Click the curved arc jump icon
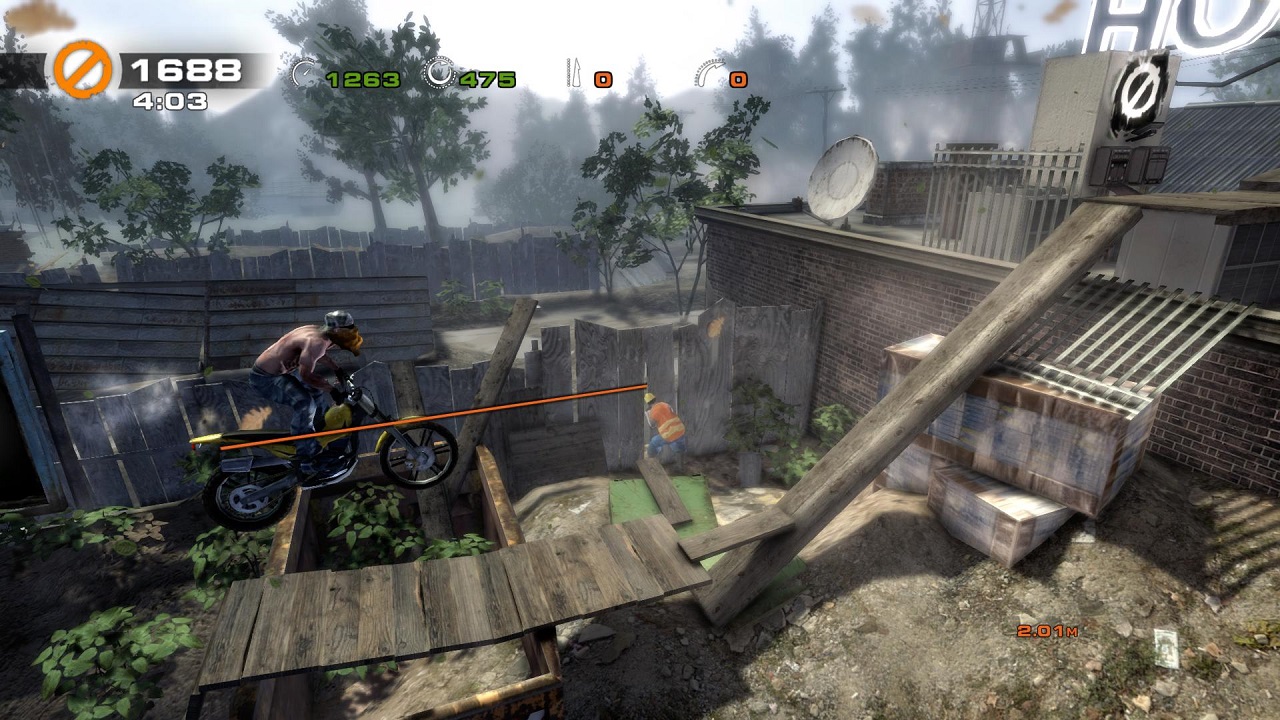 pyautogui.click(x=709, y=73)
